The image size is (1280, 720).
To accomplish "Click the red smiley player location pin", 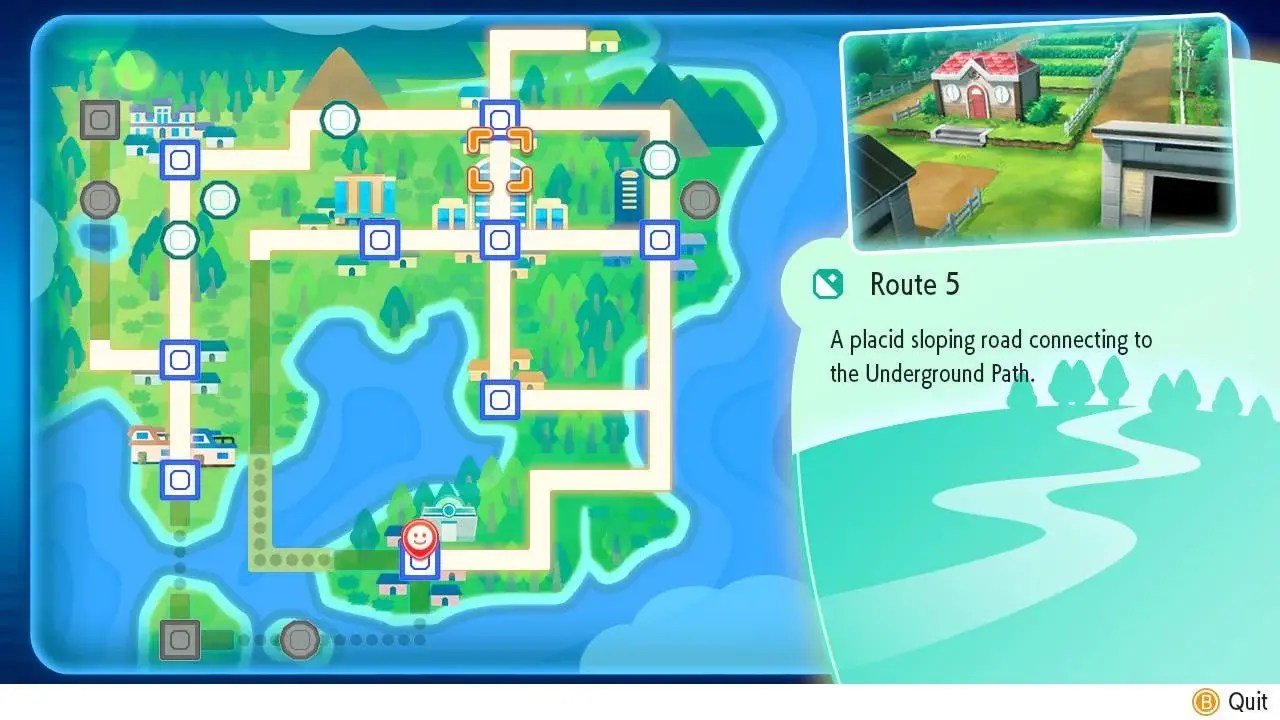I will [x=419, y=538].
